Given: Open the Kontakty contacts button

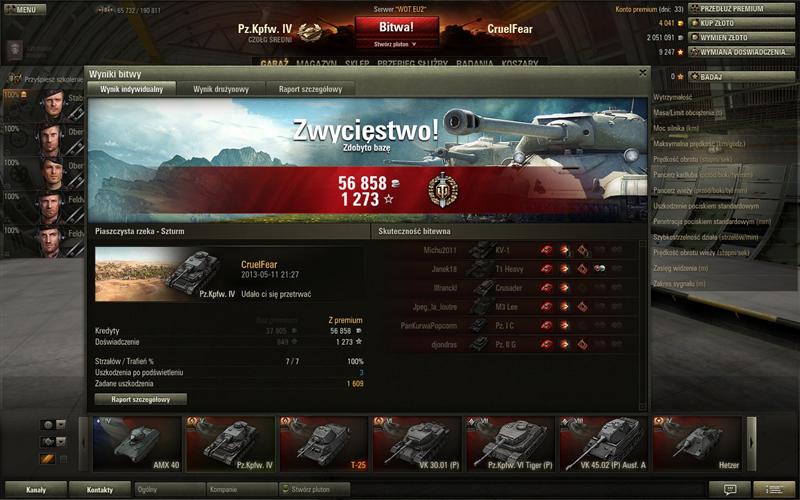Looking at the screenshot, I should 100,490.
